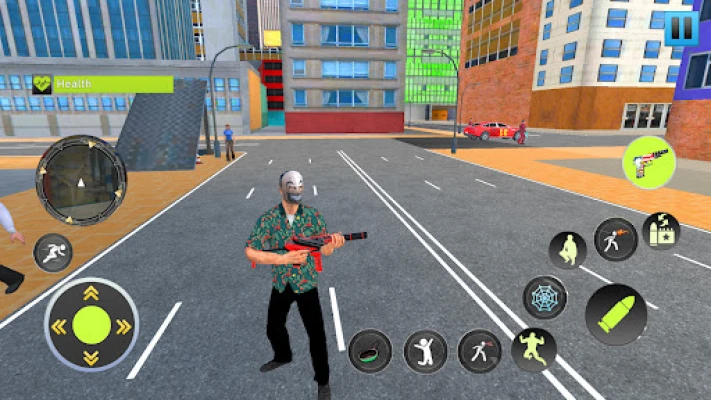Switch weapon using the pistol icon
This screenshot has width=711, height=400.
click(648, 162)
